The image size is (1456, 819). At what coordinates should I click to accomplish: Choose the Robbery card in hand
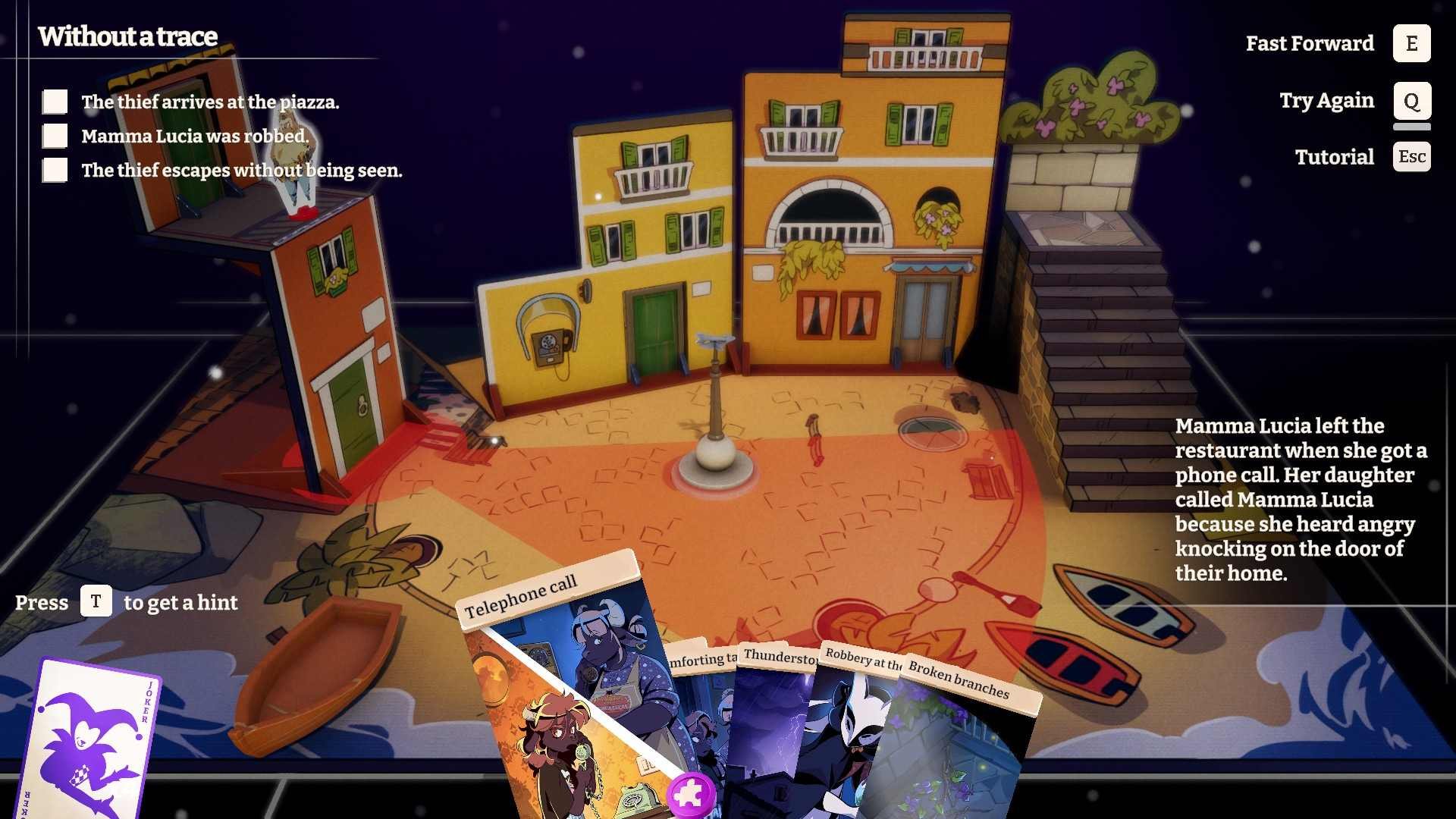849,728
